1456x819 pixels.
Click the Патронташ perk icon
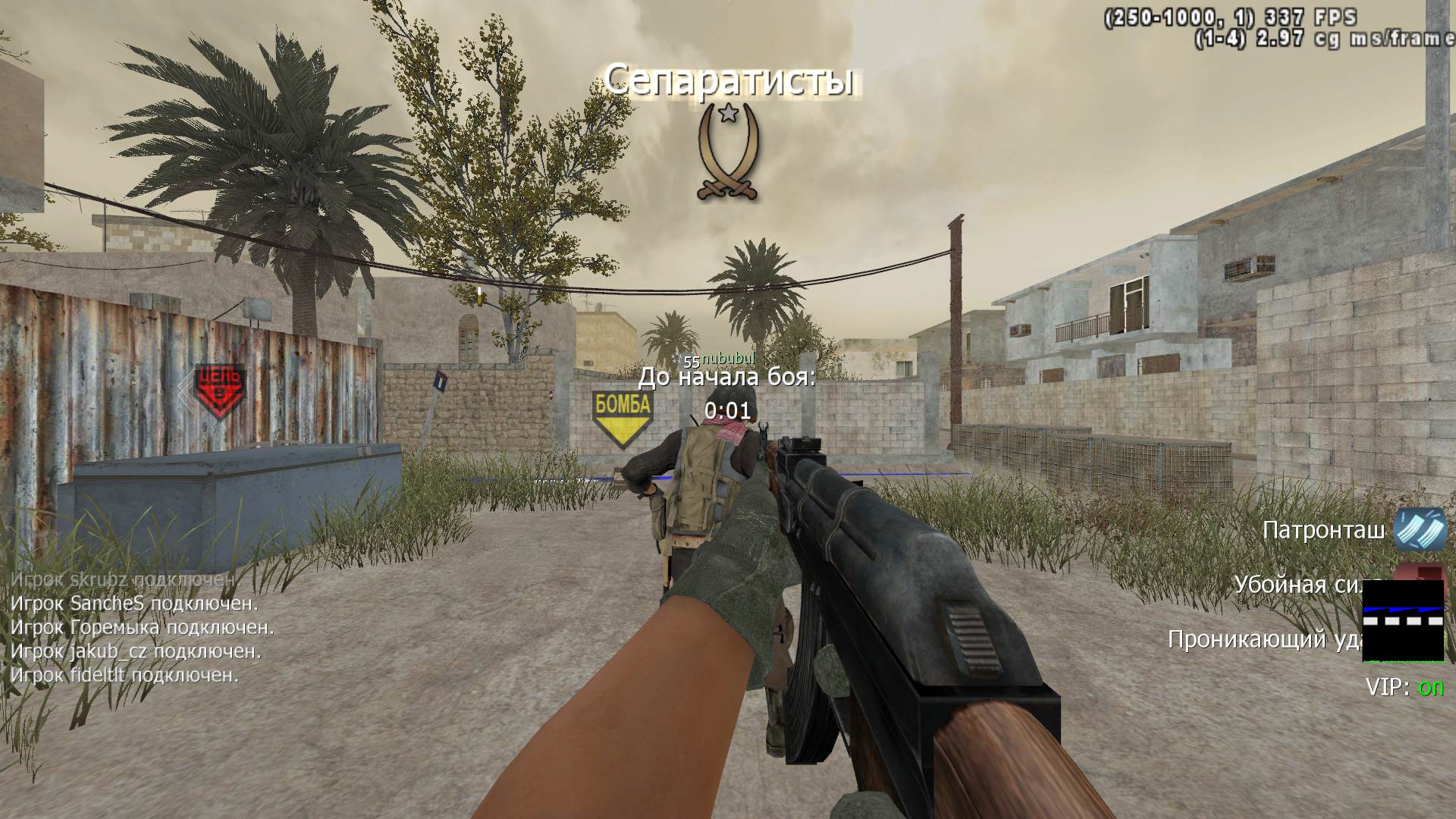click(1420, 528)
